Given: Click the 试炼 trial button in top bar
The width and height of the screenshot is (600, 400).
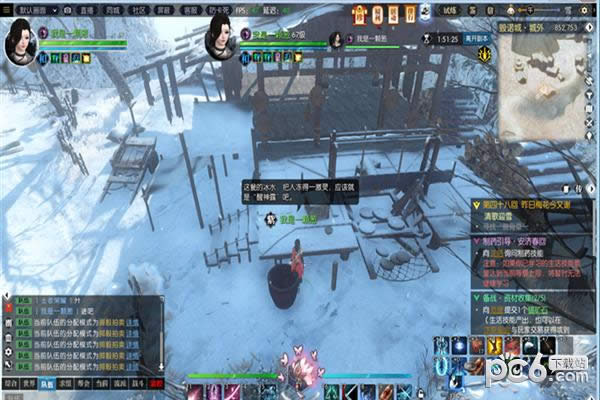Looking at the screenshot, I should (x=451, y=8).
